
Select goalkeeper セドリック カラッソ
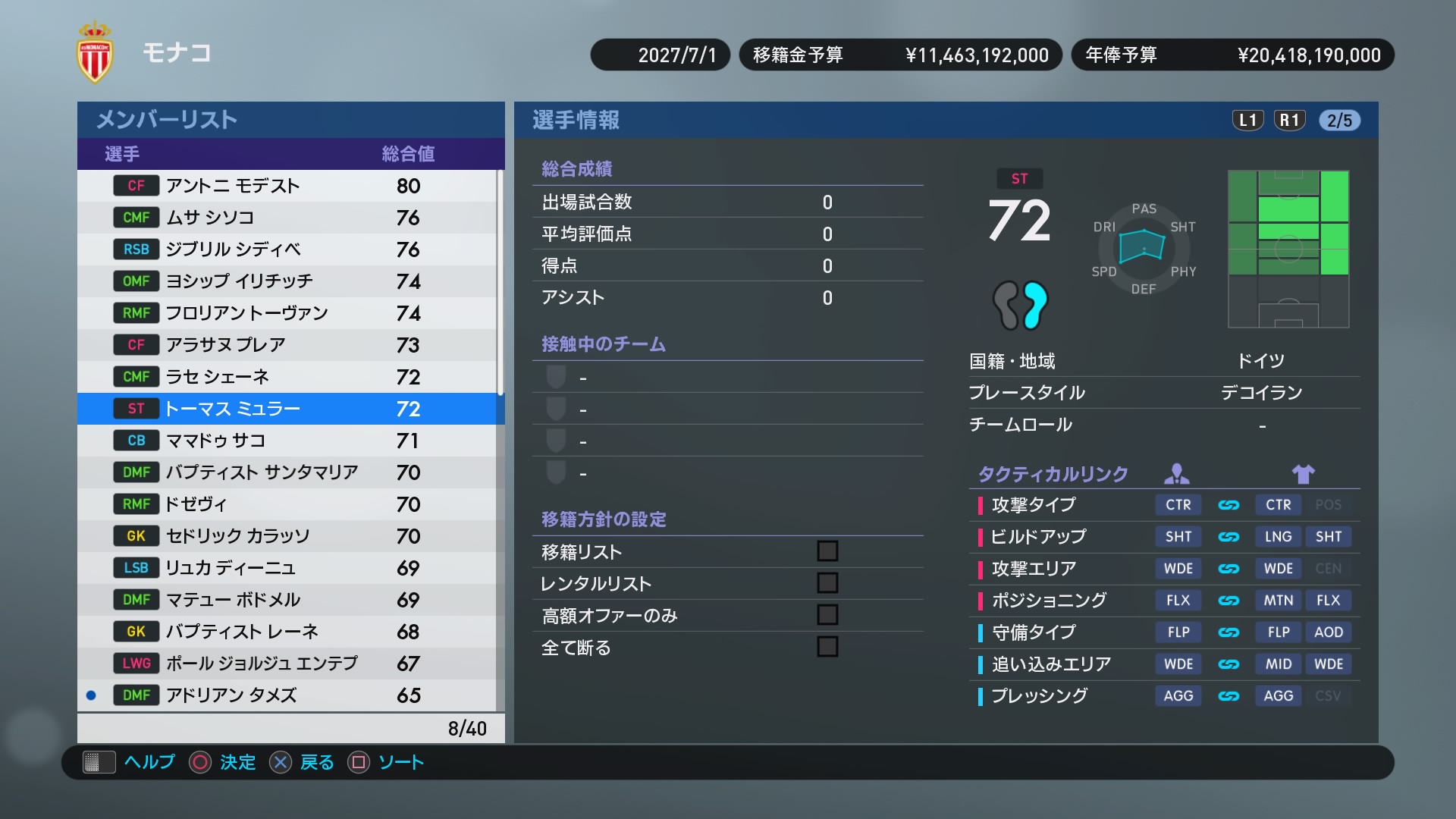[288, 536]
